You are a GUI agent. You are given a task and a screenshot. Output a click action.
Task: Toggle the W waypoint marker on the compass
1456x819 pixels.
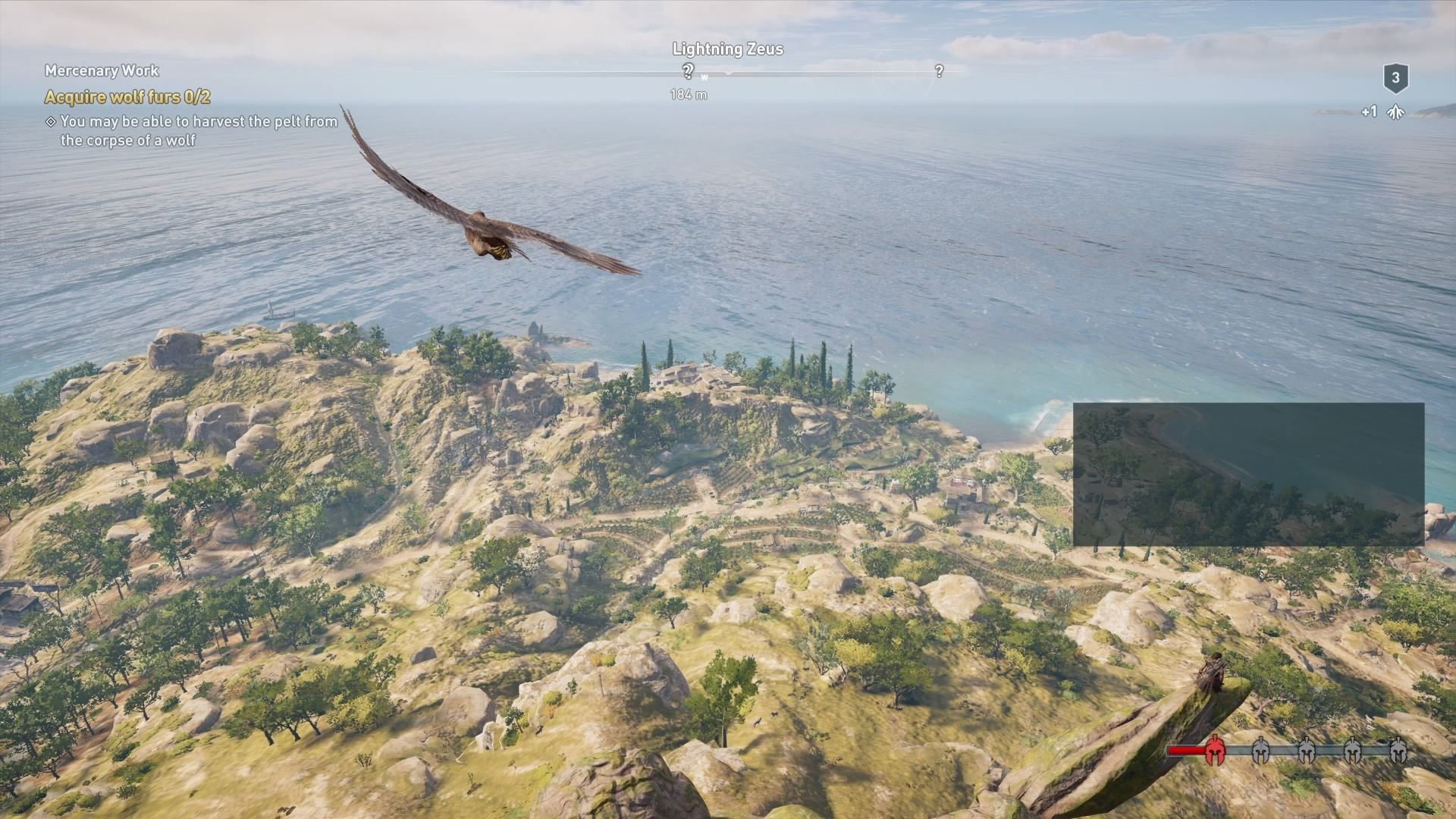pos(705,77)
